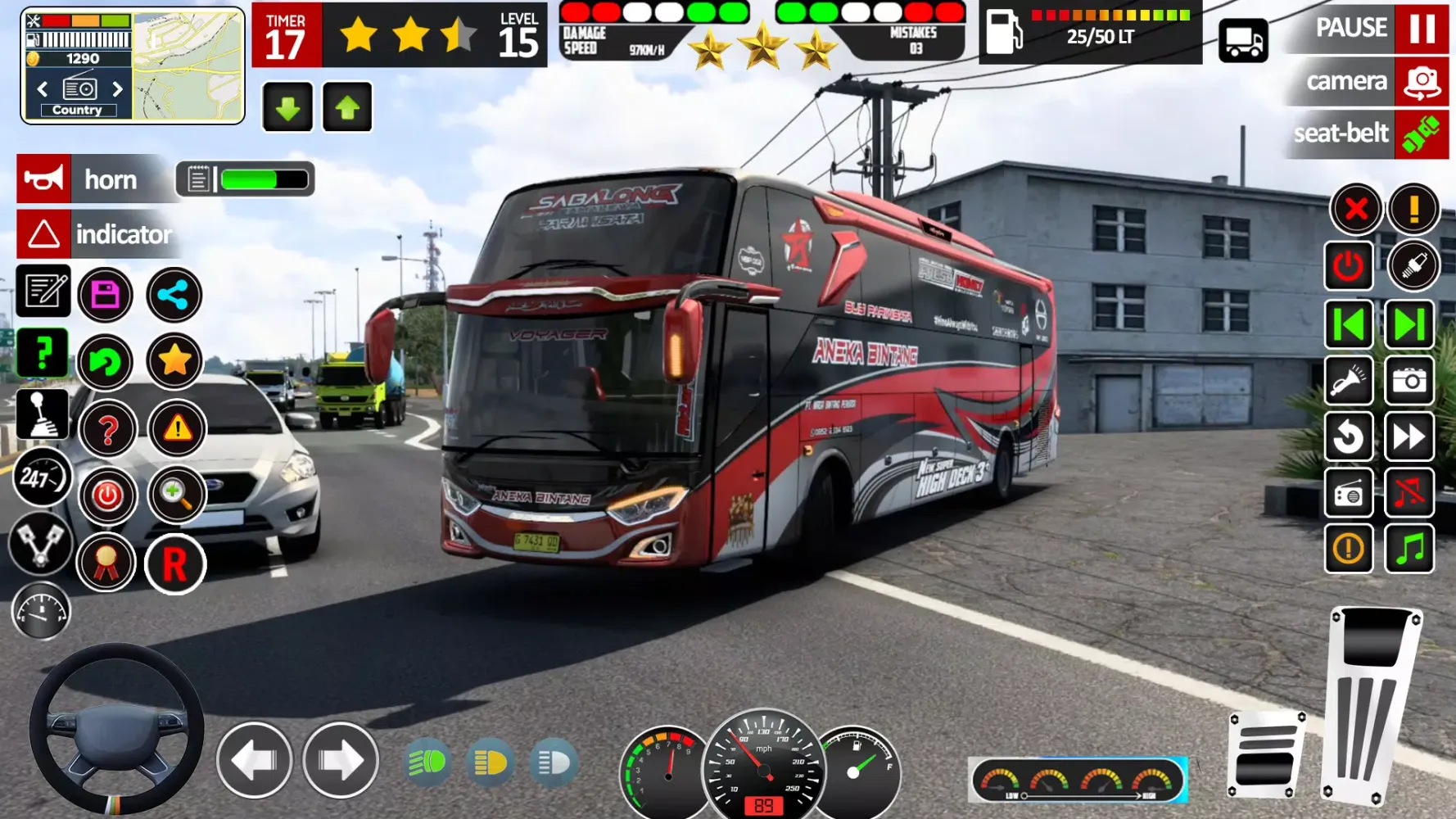Skip ahead with the fast-forward button
The width and height of the screenshot is (1456, 819).
(x=1409, y=437)
